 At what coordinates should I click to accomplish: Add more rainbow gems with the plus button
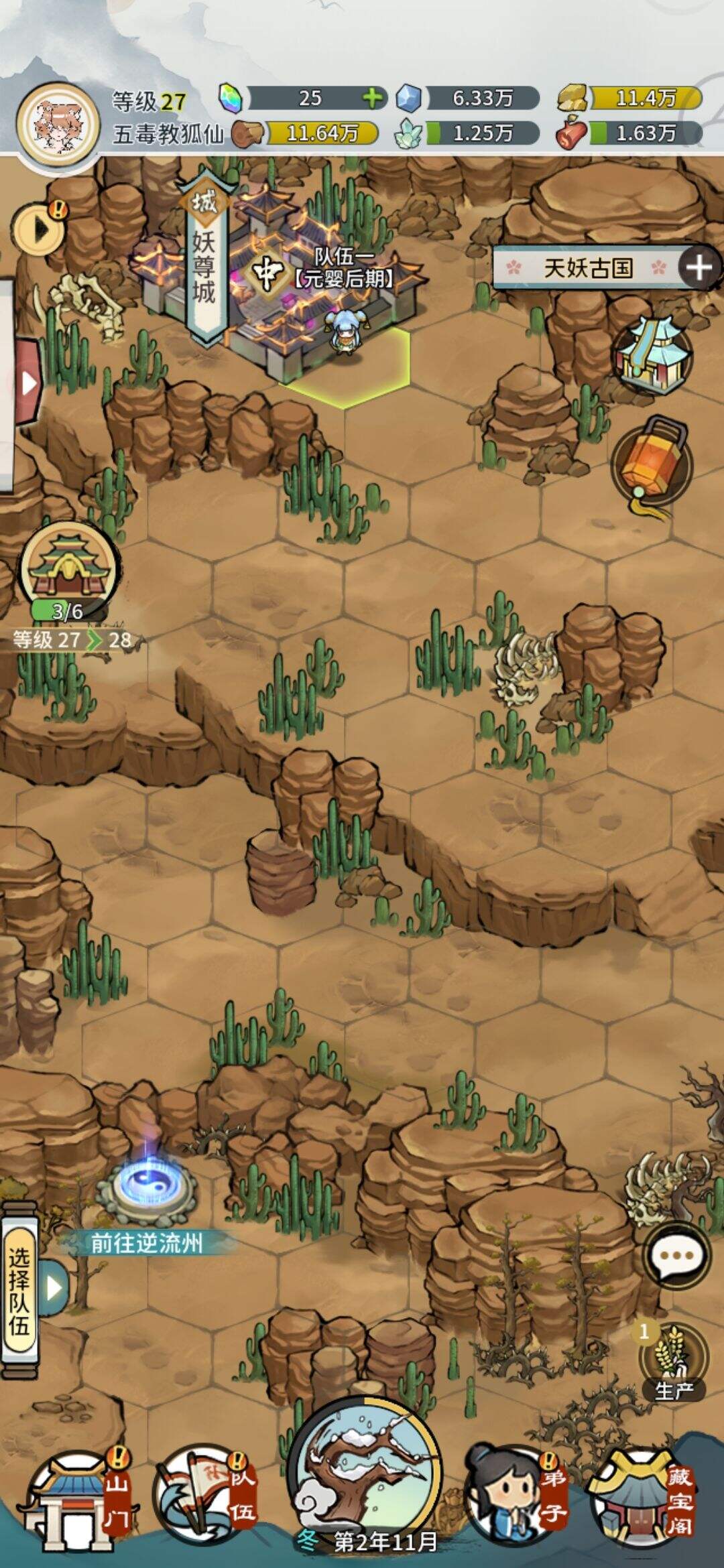coord(373,99)
